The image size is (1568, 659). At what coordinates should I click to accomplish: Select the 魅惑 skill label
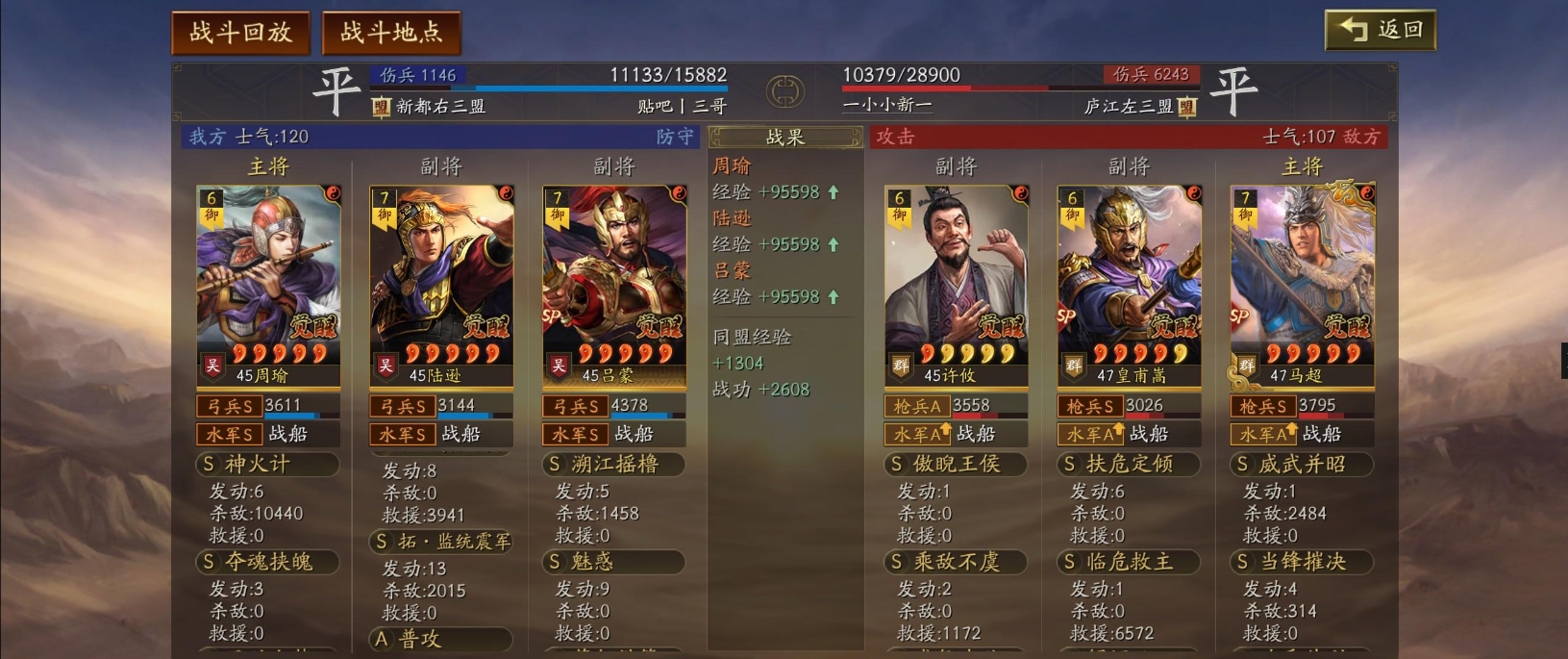click(614, 562)
